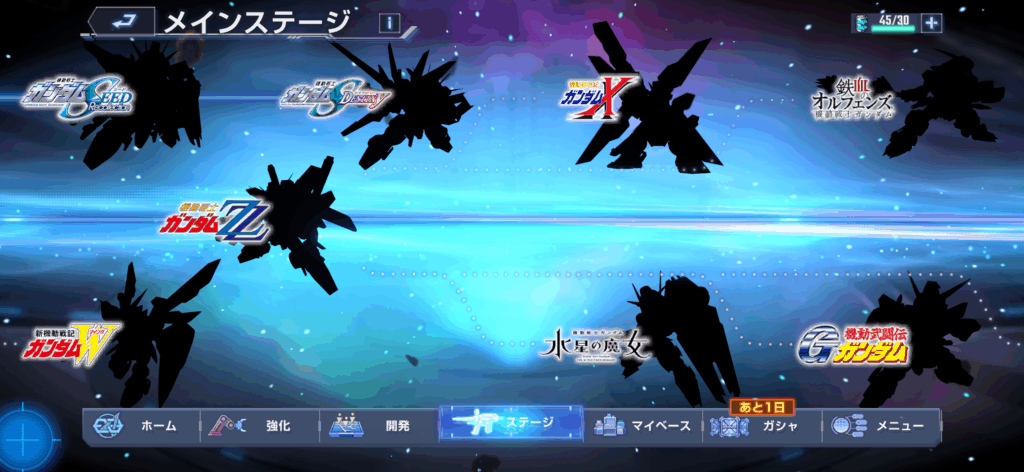Image resolution: width=1024 pixels, height=472 pixels.
Task: Open the メニュー tab
Action: coord(880,426)
